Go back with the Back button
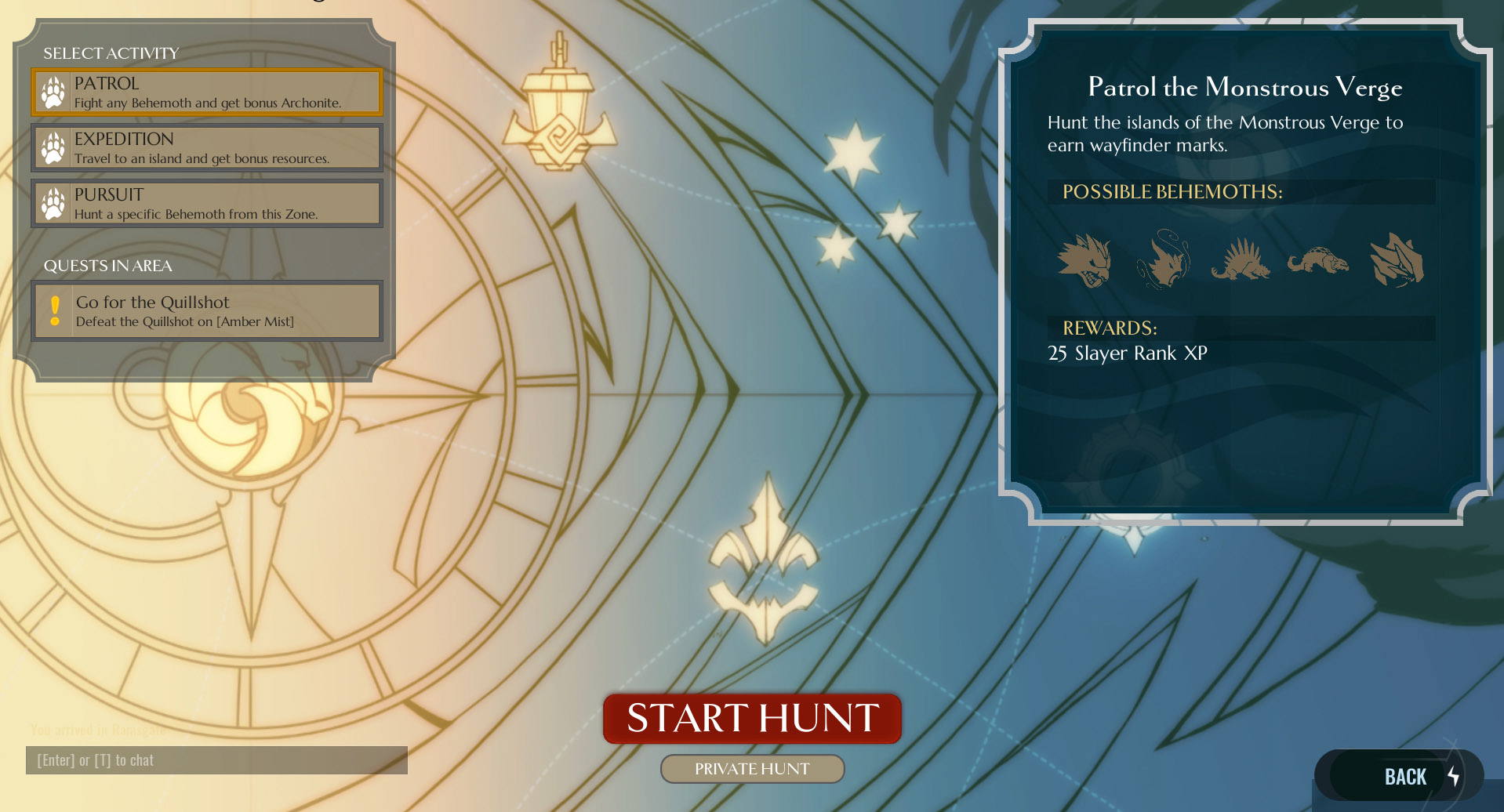 (1404, 777)
